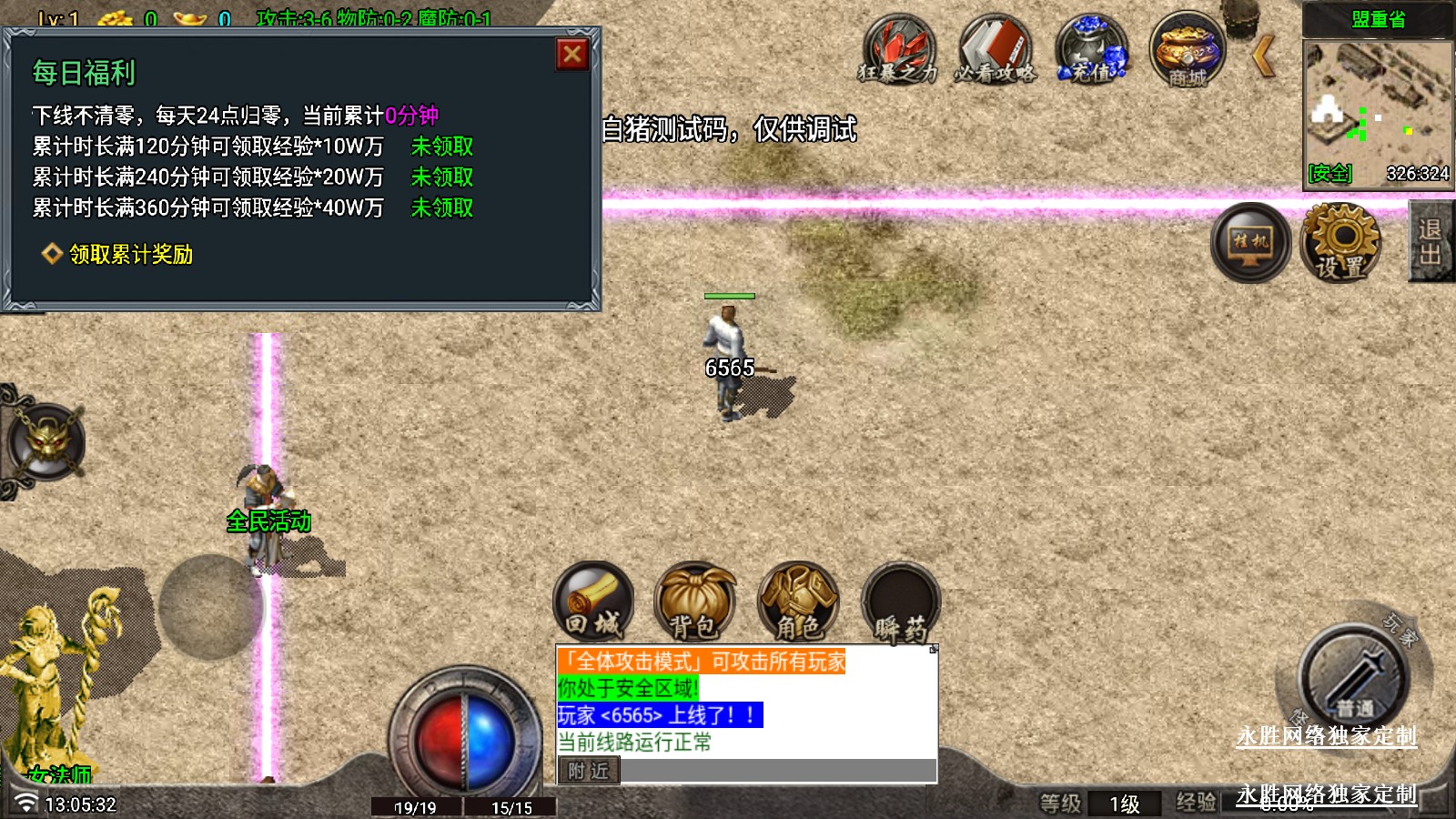Close the daily welfare panel
This screenshot has height=819, width=1456.
(572, 55)
